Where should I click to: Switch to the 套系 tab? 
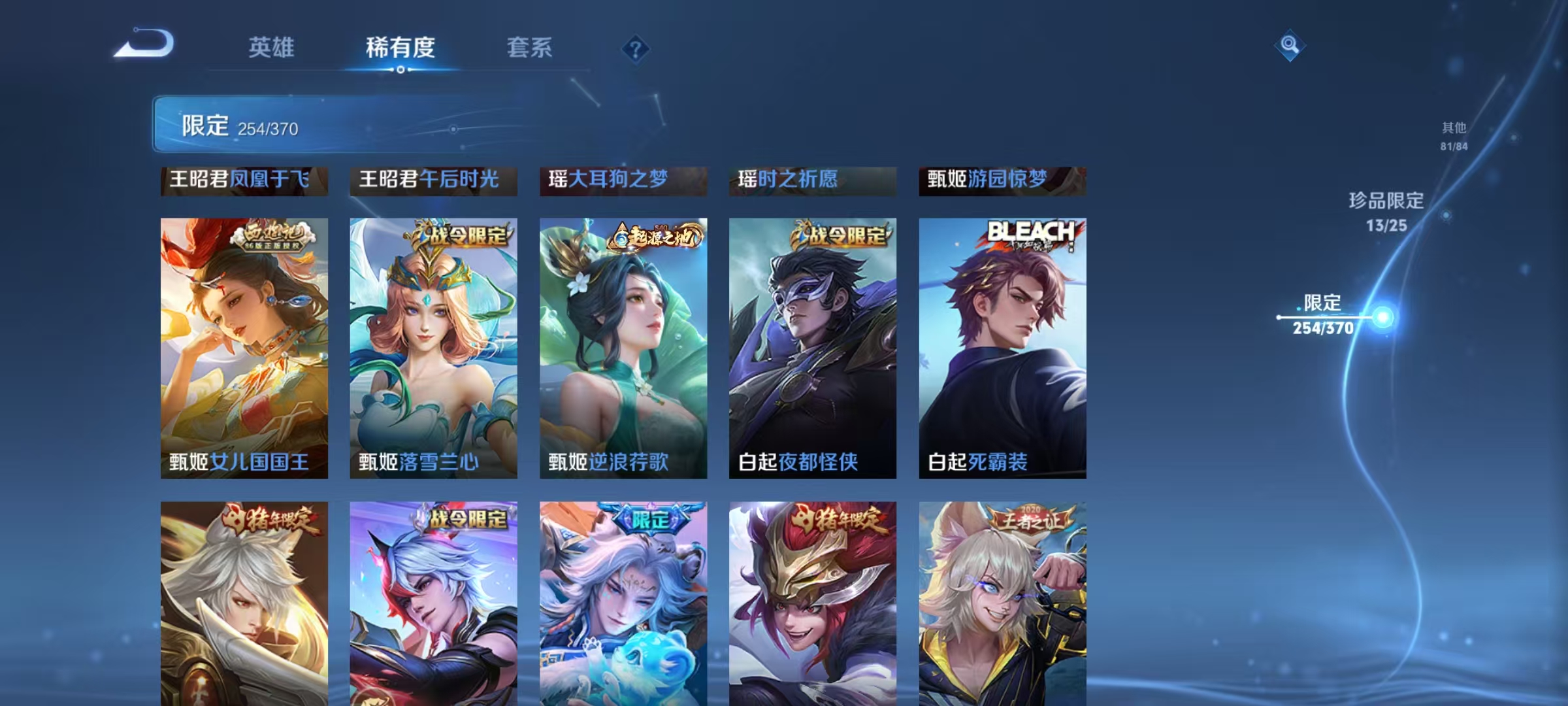coord(529,48)
